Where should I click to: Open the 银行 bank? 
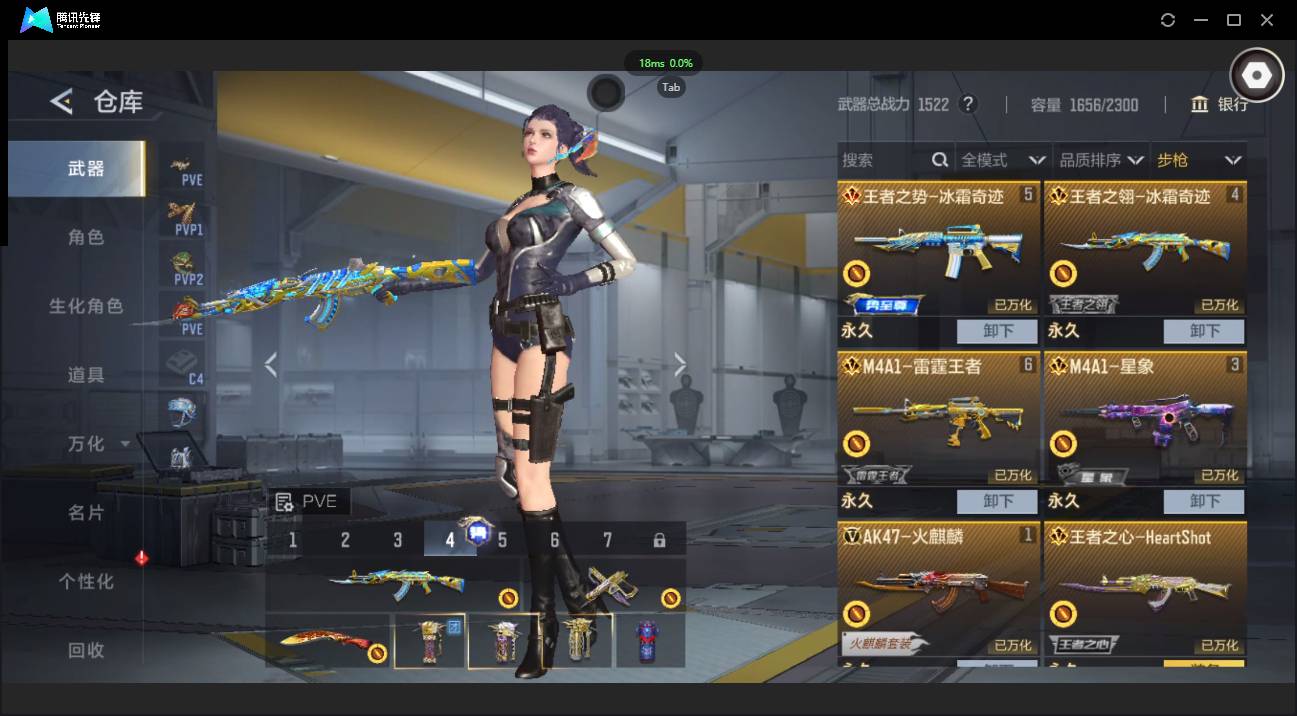[1219, 104]
